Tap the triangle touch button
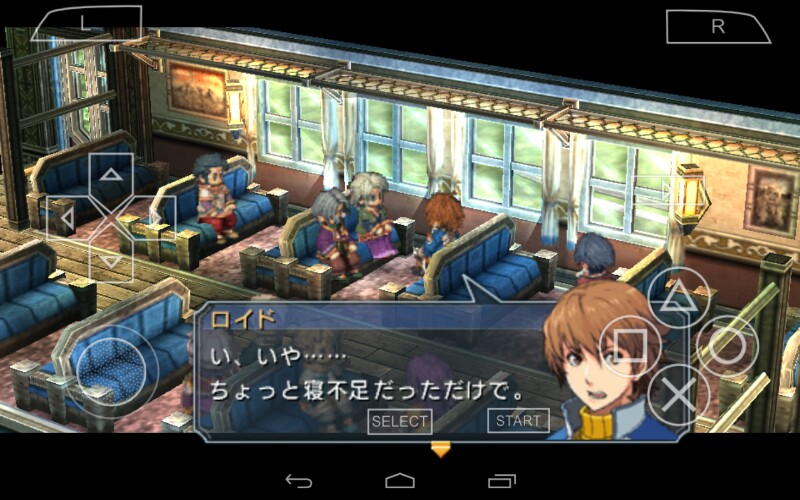Image resolution: width=800 pixels, height=500 pixels. tap(677, 297)
